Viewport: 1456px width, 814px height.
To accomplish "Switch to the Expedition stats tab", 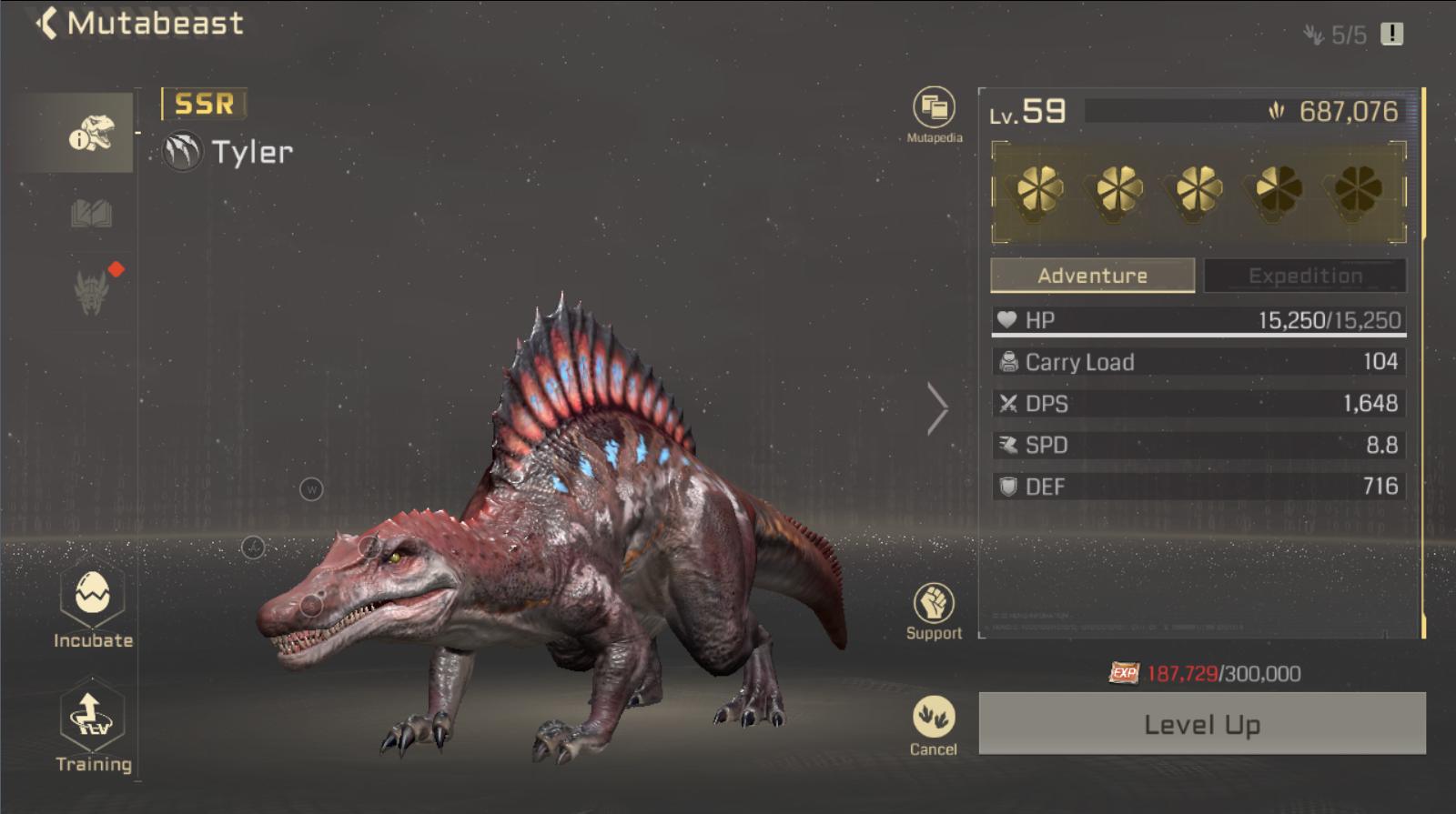I will [1304, 276].
